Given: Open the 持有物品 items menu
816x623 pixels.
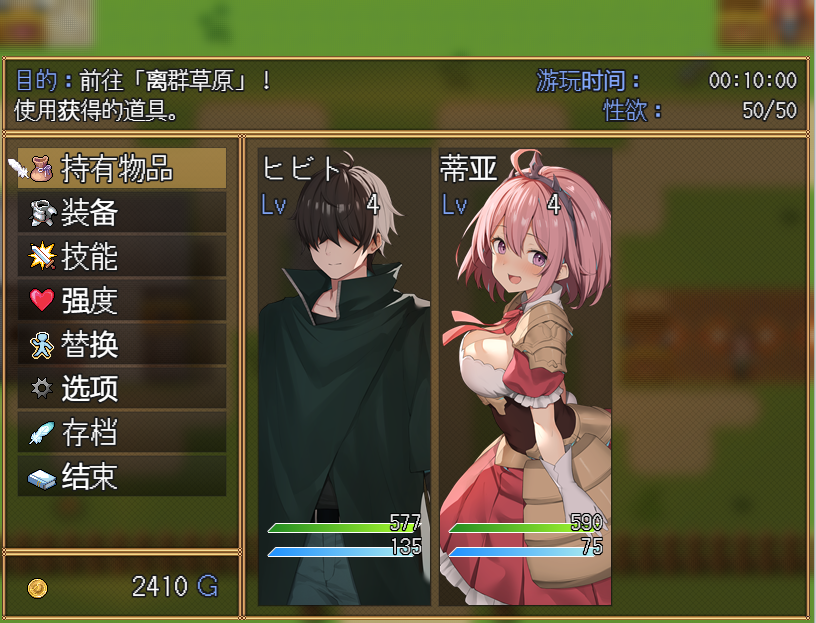Looking at the screenshot, I should [x=122, y=169].
